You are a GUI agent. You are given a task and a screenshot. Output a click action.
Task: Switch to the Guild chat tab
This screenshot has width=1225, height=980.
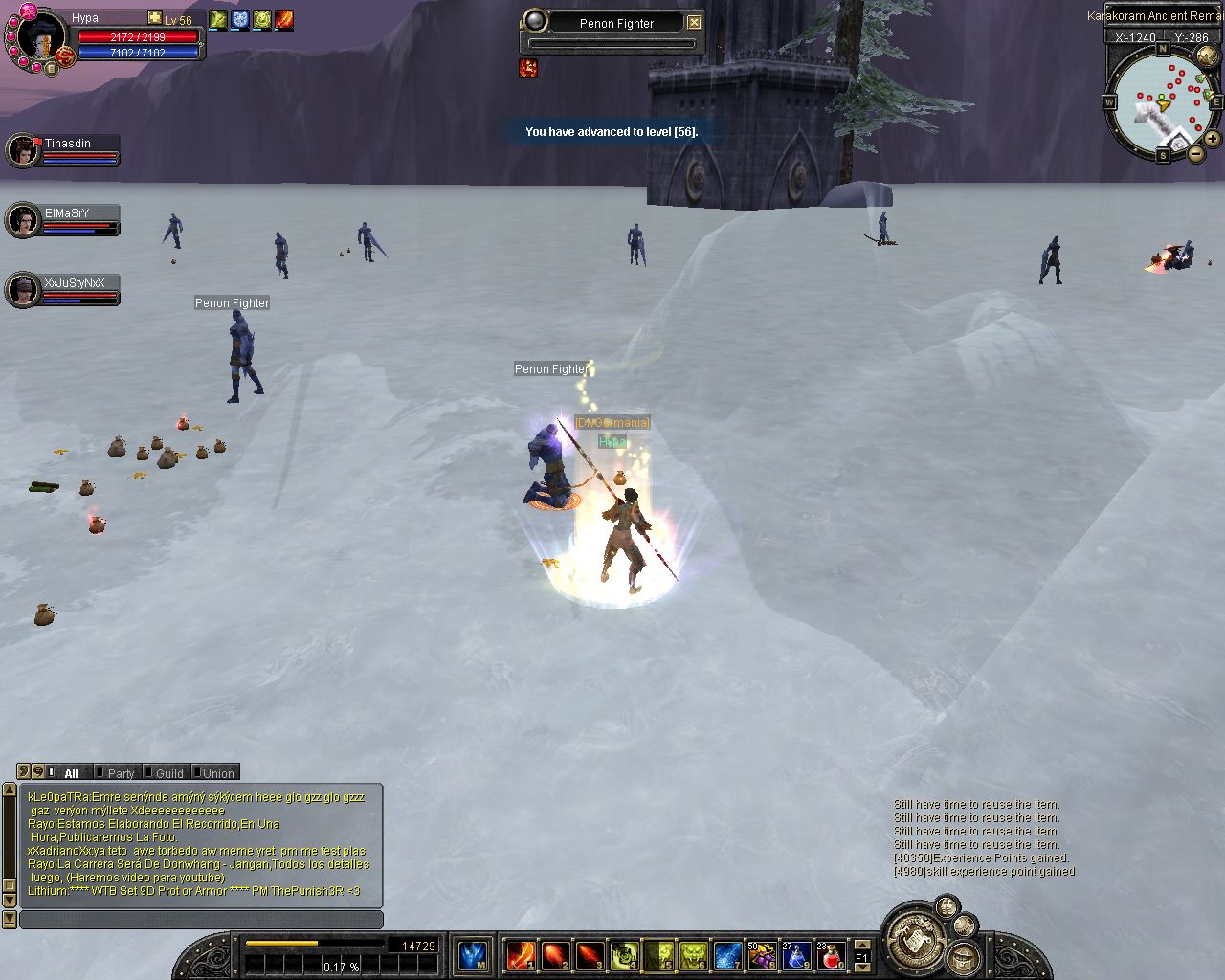click(x=167, y=773)
